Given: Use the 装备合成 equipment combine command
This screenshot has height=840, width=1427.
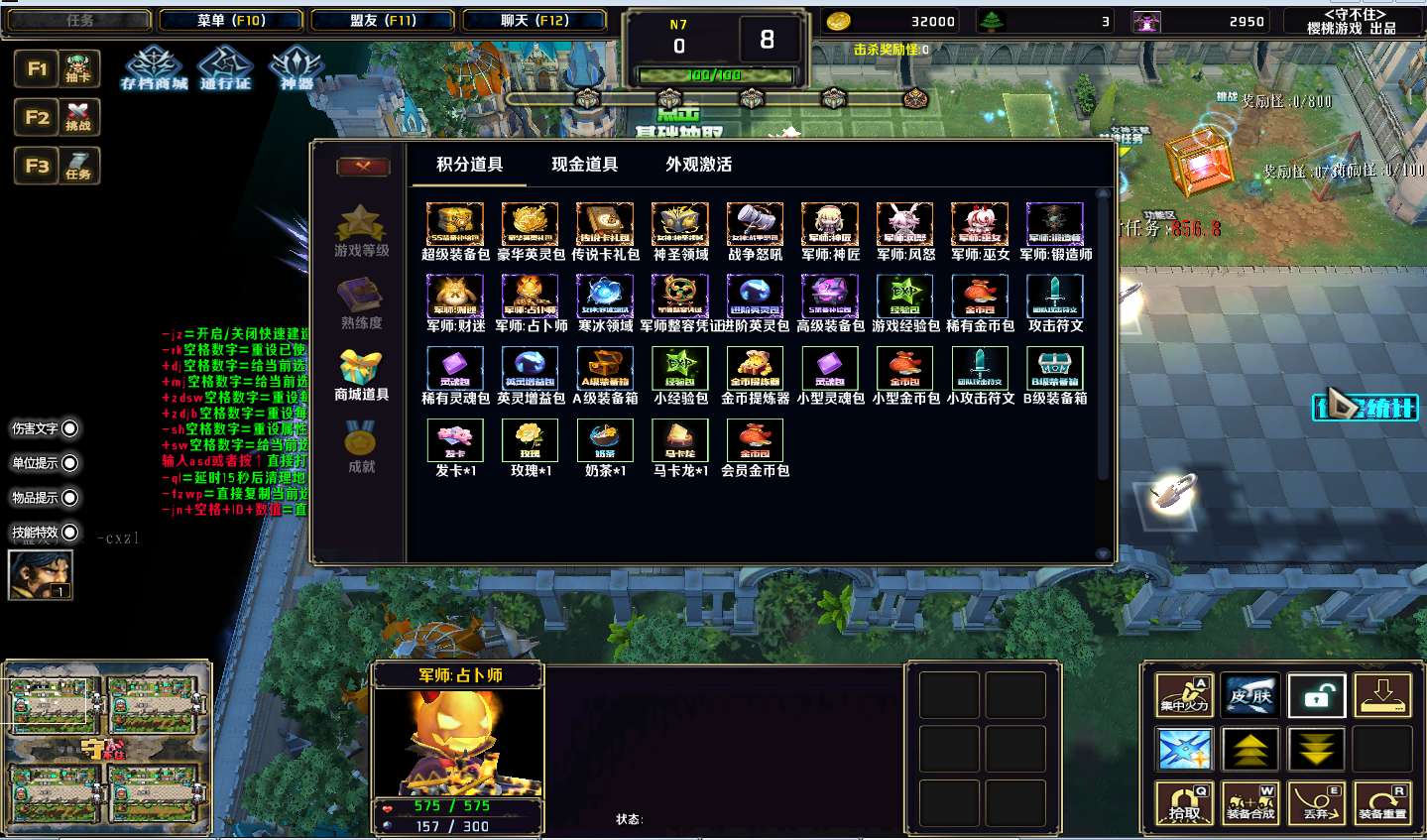Looking at the screenshot, I should [1250, 803].
